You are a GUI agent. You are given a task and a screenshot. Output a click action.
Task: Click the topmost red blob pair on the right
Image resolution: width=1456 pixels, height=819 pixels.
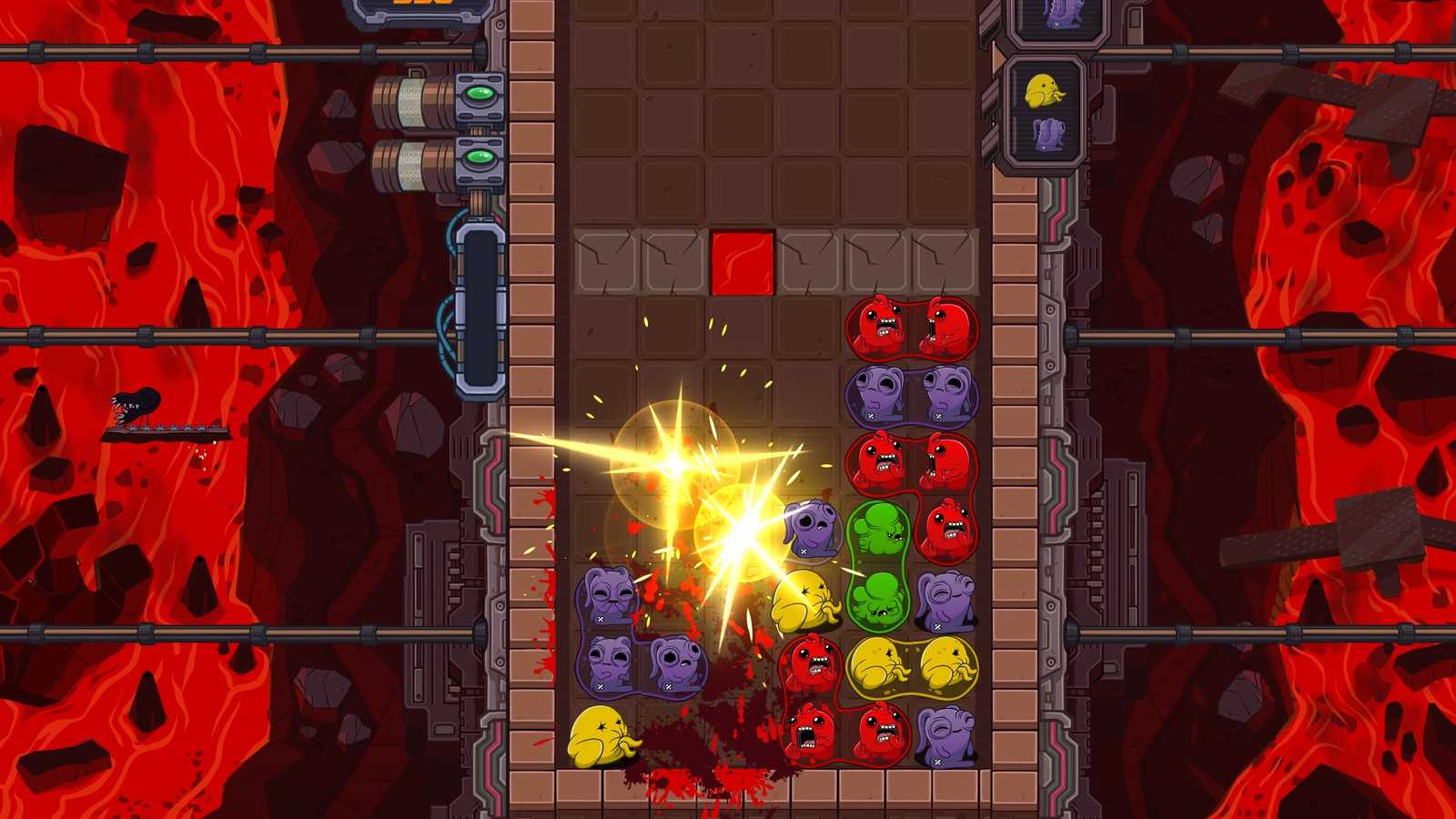click(910, 328)
